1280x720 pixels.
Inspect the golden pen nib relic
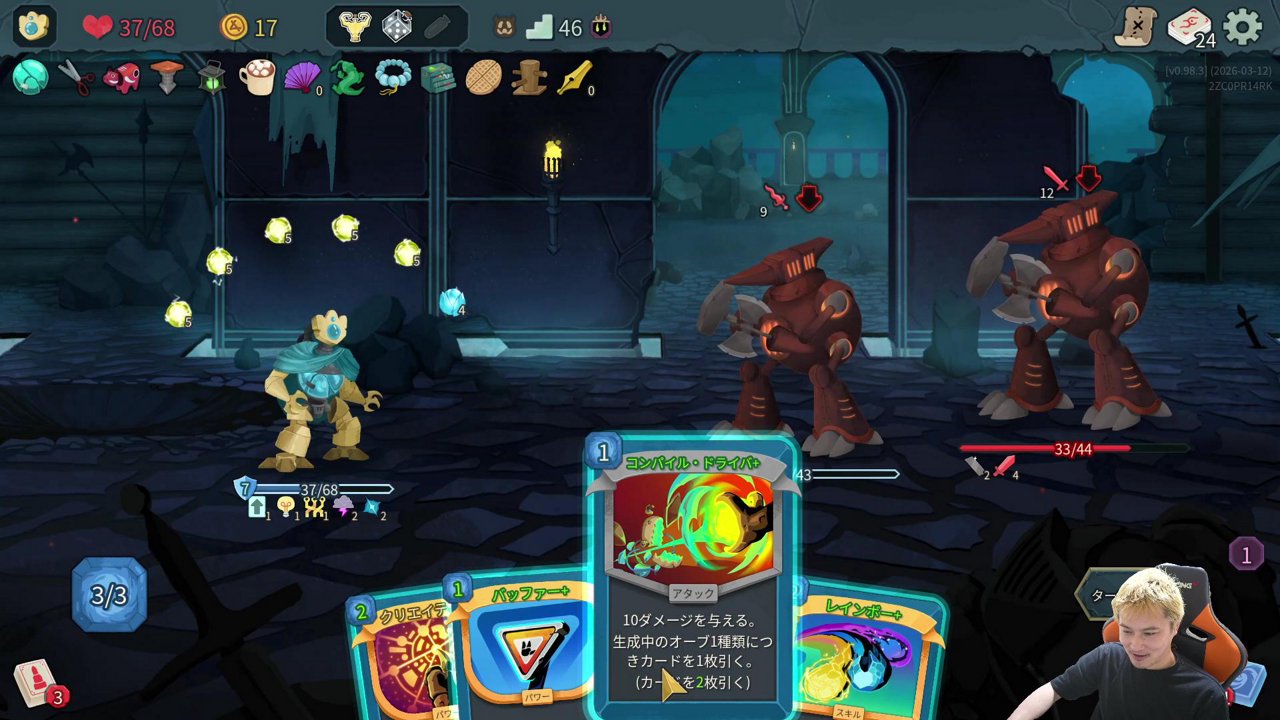[x=574, y=77]
